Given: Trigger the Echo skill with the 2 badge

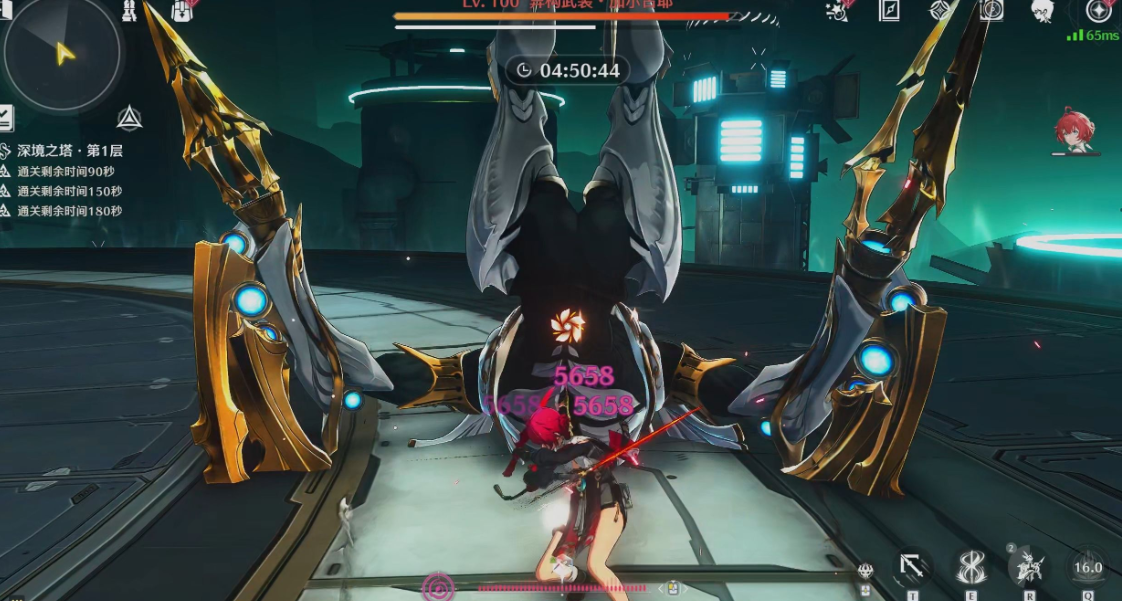Looking at the screenshot, I should [x=1029, y=567].
